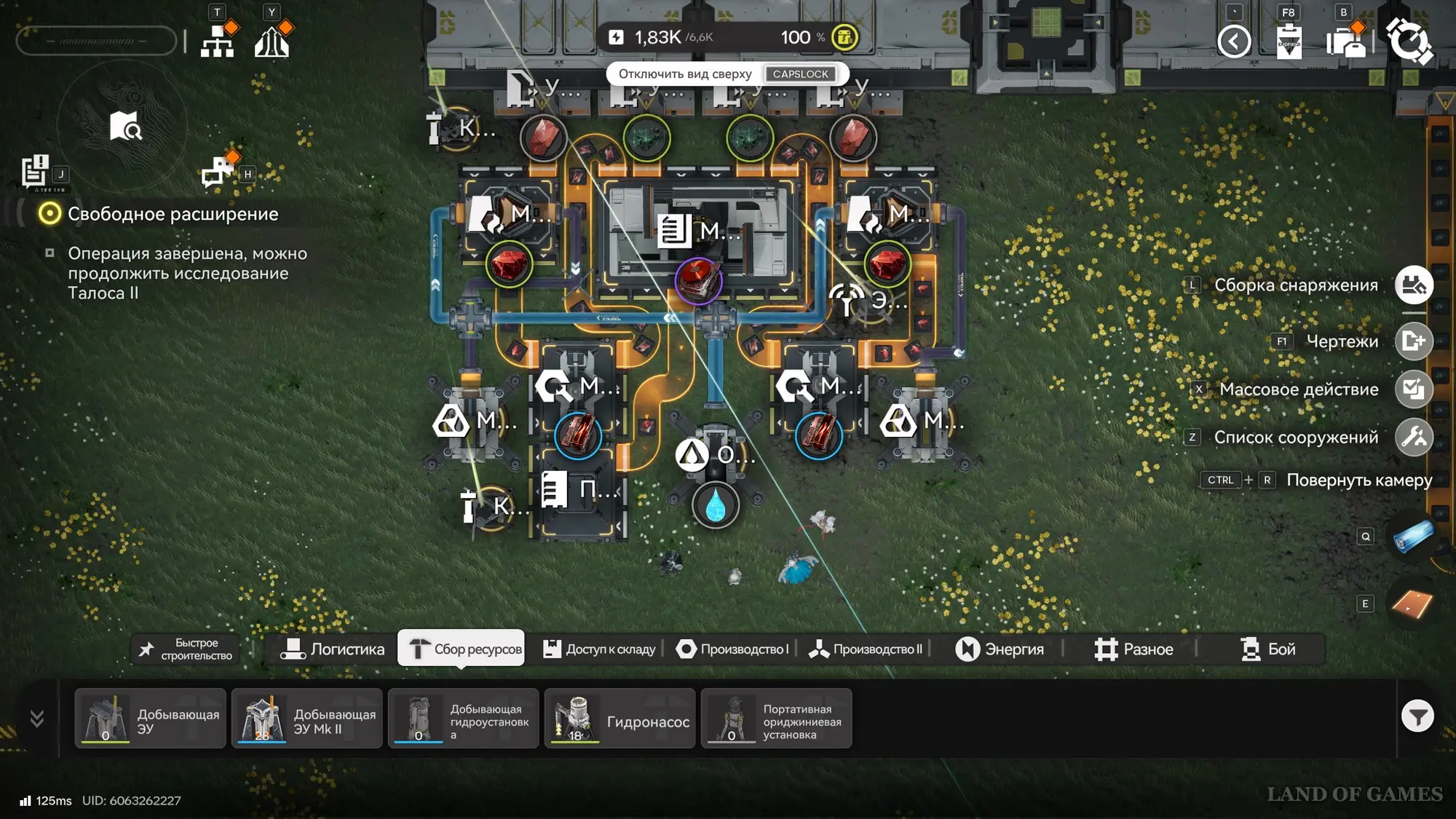Screen dimensions: 1456x819
Task: Open the map search icon
Action: coord(125,126)
